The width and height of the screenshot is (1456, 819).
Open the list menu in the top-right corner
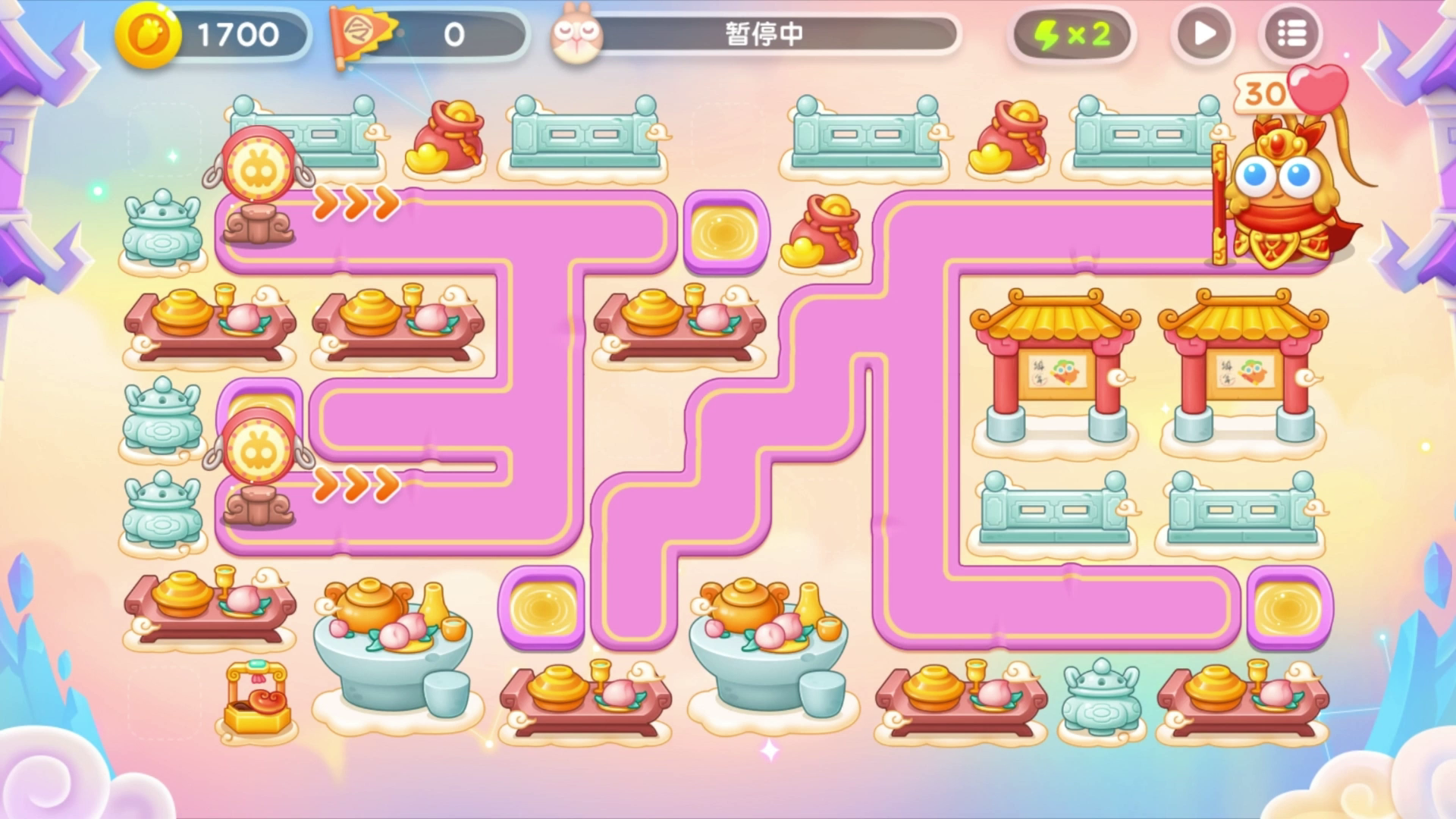(x=1291, y=32)
